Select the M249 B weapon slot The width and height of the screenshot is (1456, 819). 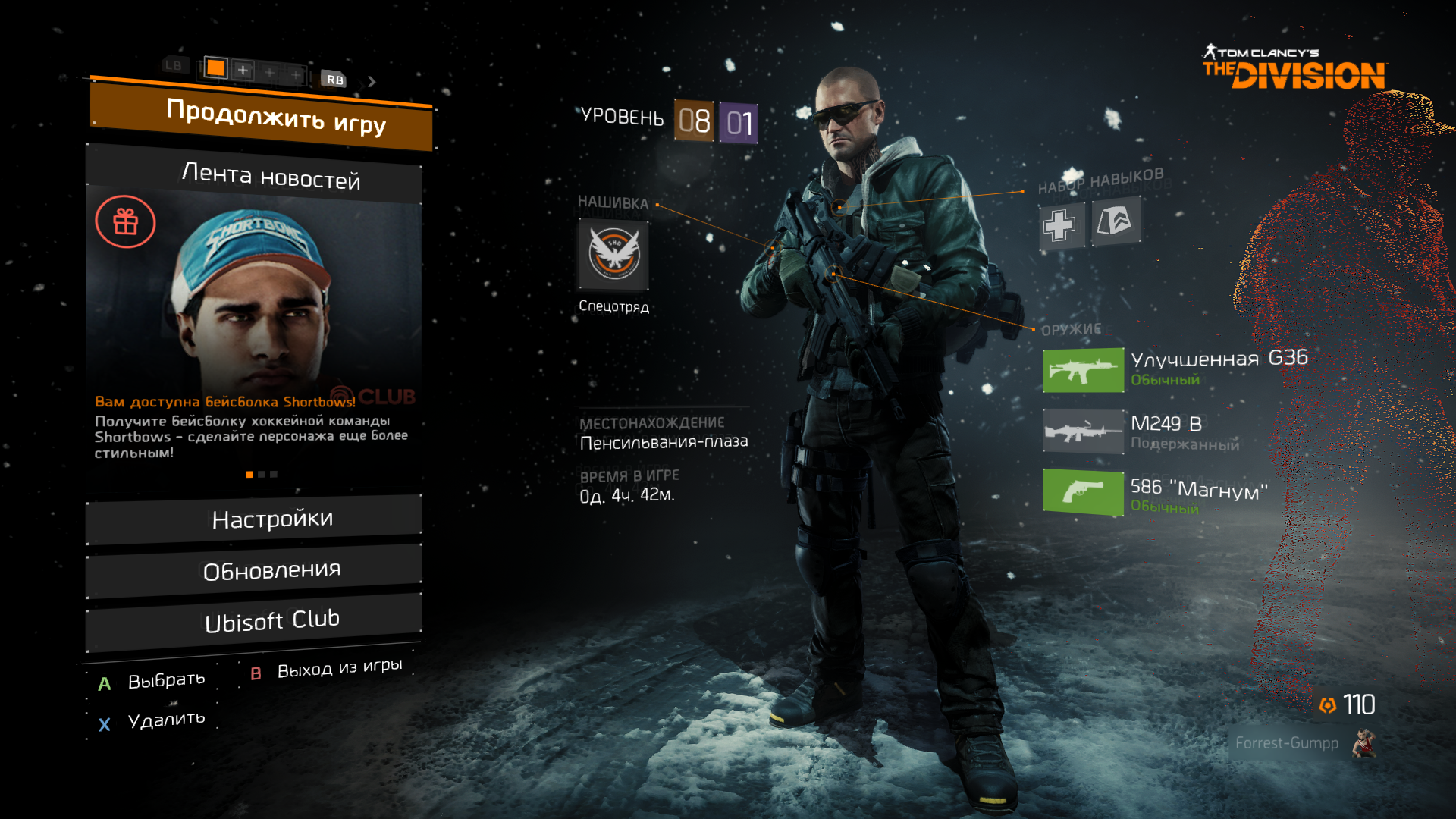coord(1083,431)
